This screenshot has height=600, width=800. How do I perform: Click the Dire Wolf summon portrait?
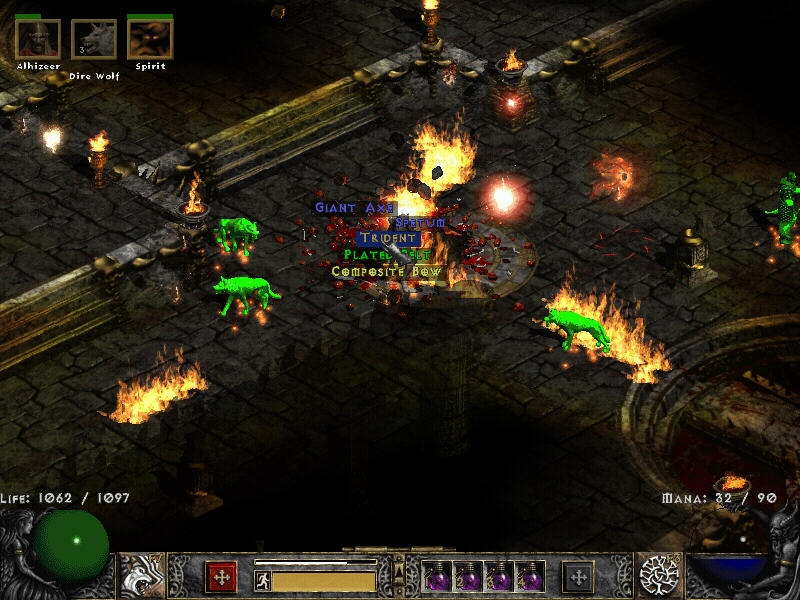click(94, 40)
